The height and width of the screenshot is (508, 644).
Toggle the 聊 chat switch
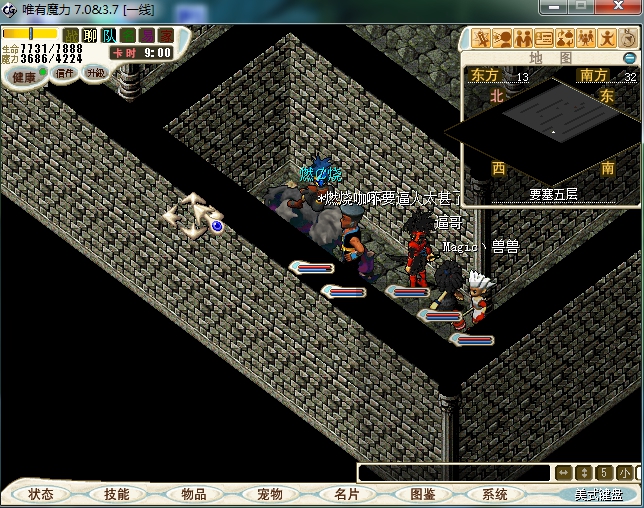tap(90, 36)
